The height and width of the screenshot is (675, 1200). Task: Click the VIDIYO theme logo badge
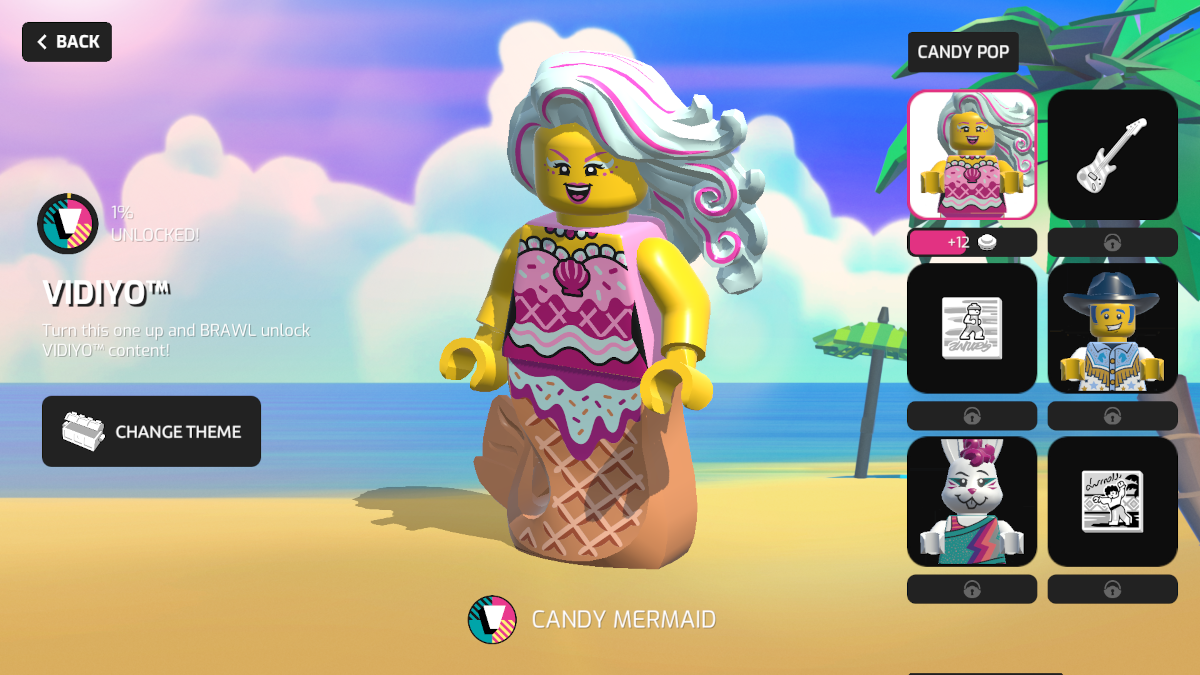(68, 224)
